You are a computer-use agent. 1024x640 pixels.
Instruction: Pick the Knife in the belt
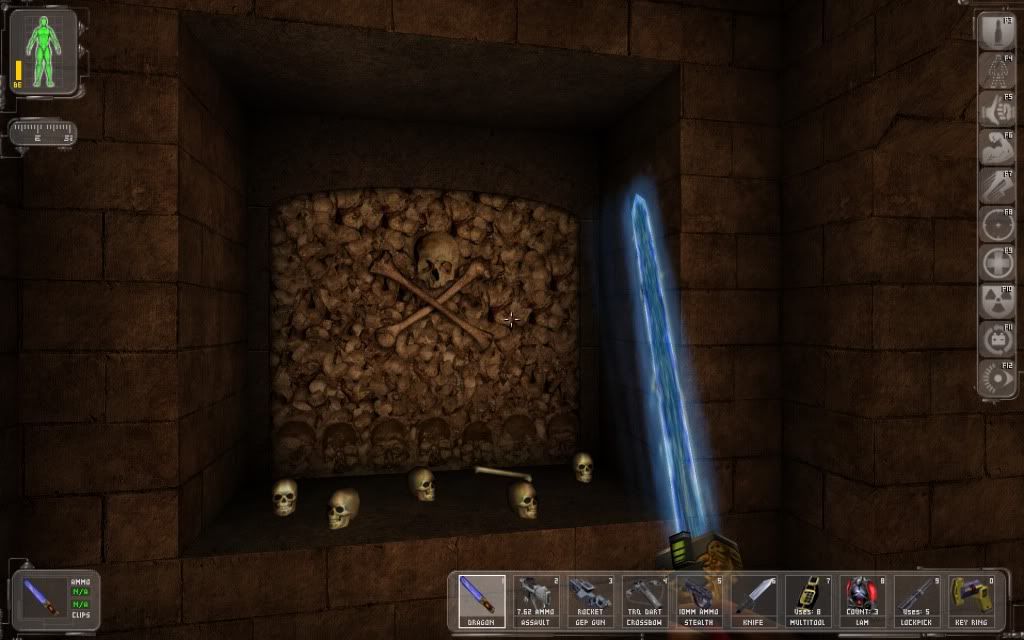[x=752, y=601]
